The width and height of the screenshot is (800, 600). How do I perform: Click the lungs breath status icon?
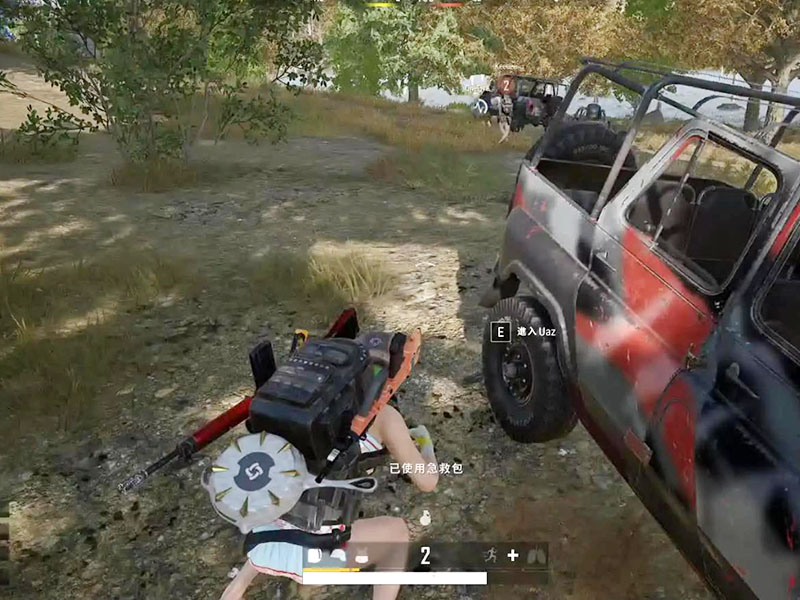537,555
